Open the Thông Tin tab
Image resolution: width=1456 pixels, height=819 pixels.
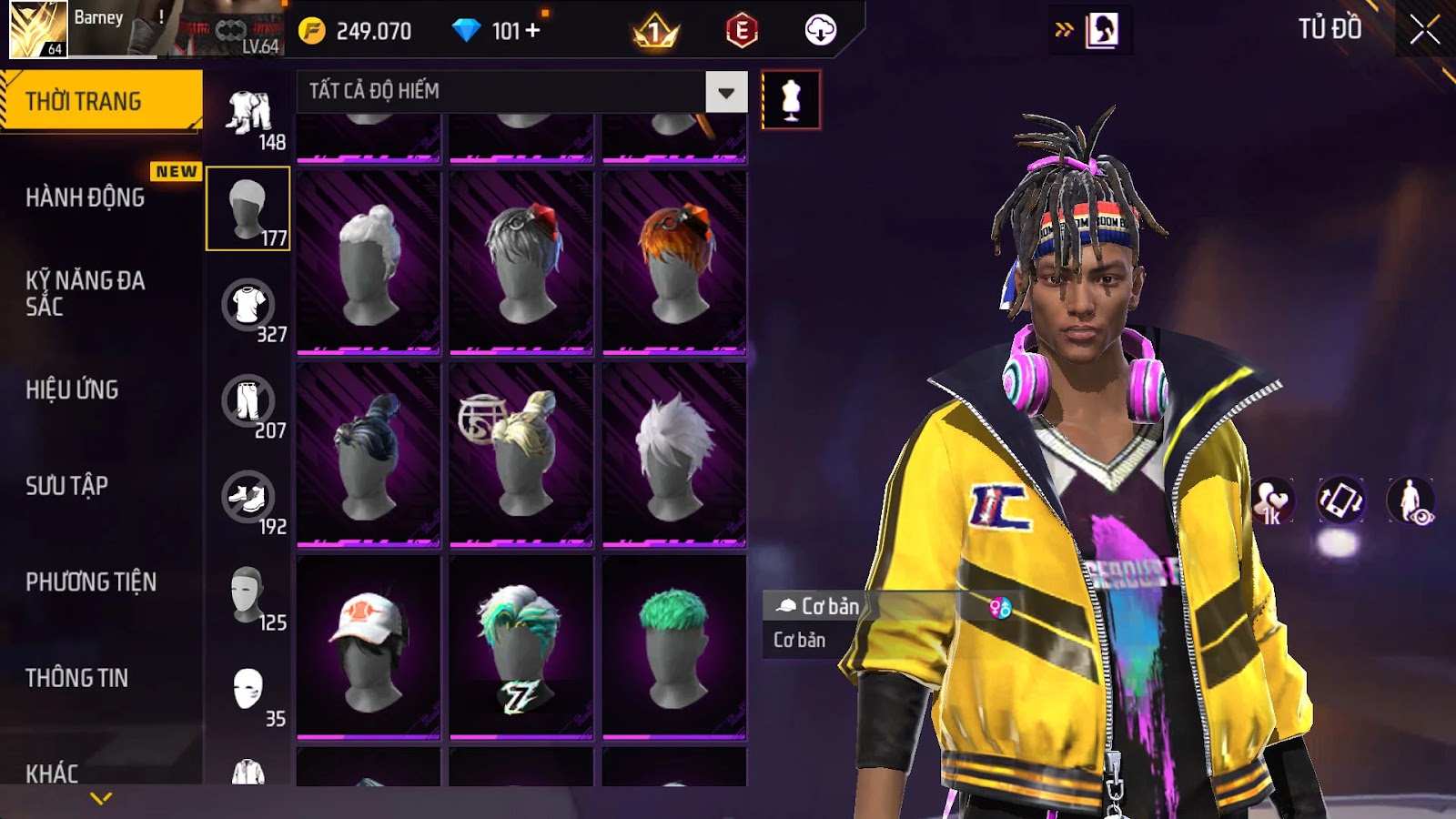point(76,678)
